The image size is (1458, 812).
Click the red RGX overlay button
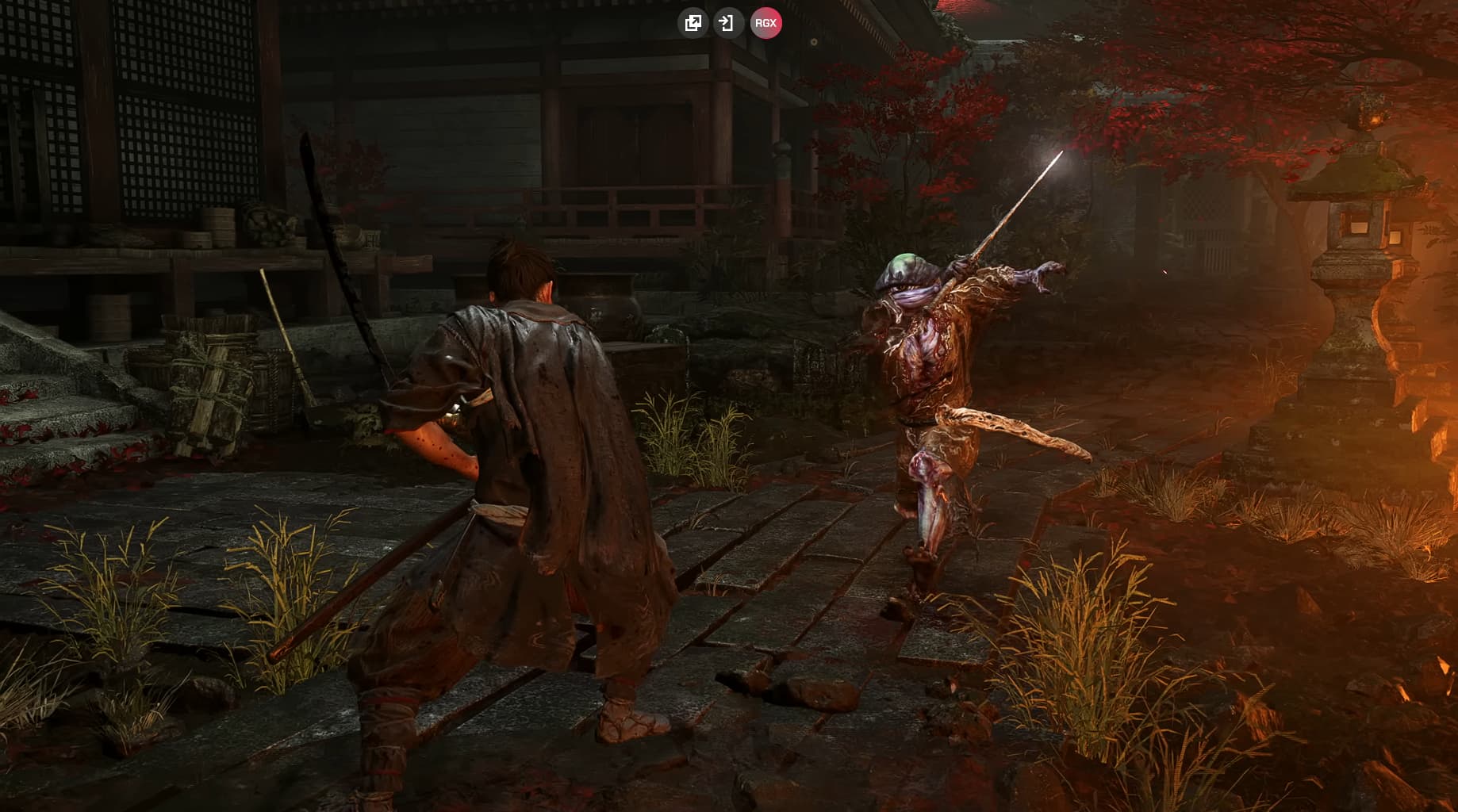pos(765,23)
